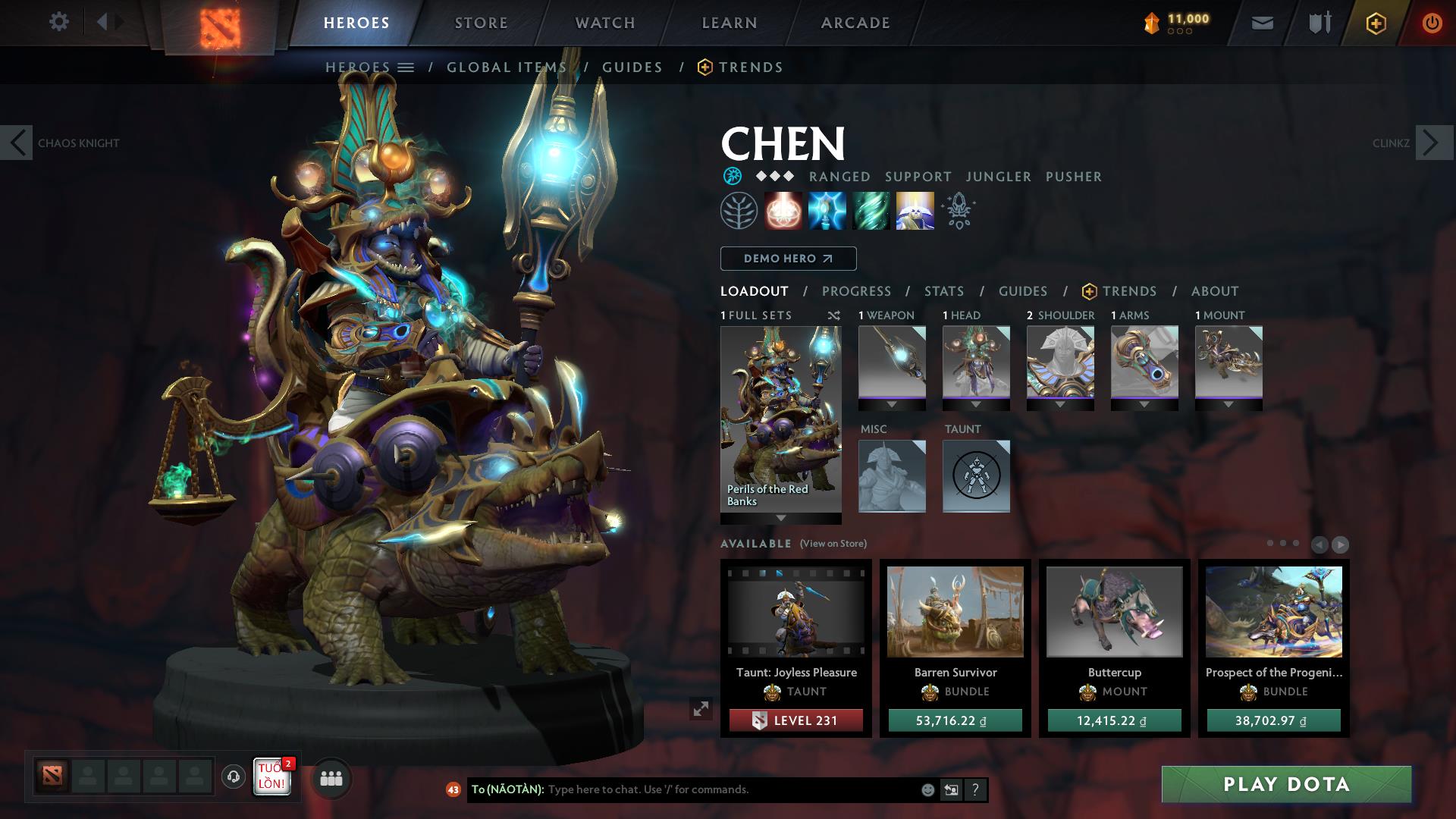Switch to the STATS tab
This screenshot has height=819, width=1456.
tap(943, 290)
